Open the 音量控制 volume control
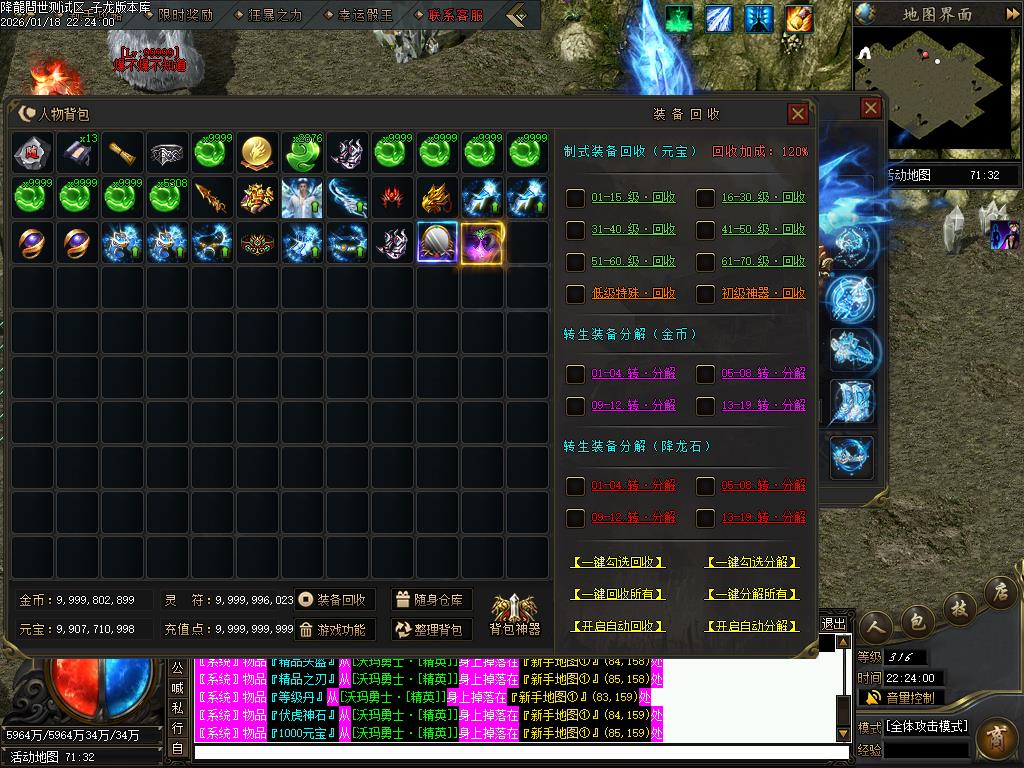This screenshot has width=1024, height=768. [900, 698]
